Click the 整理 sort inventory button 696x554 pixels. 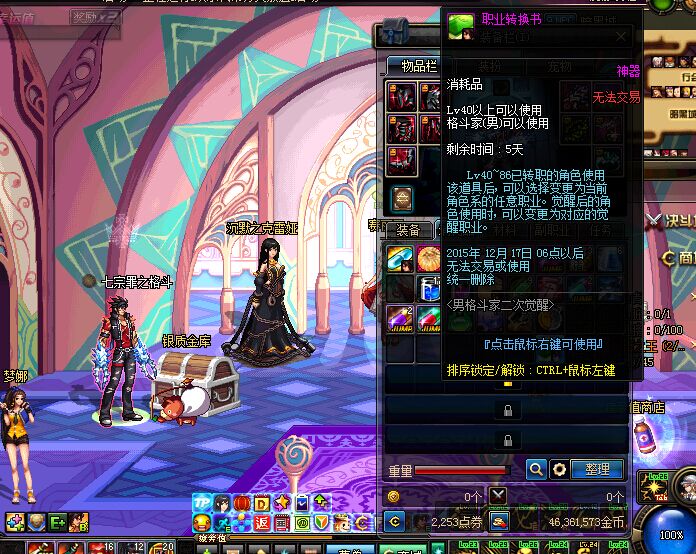[x=597, y=469]
